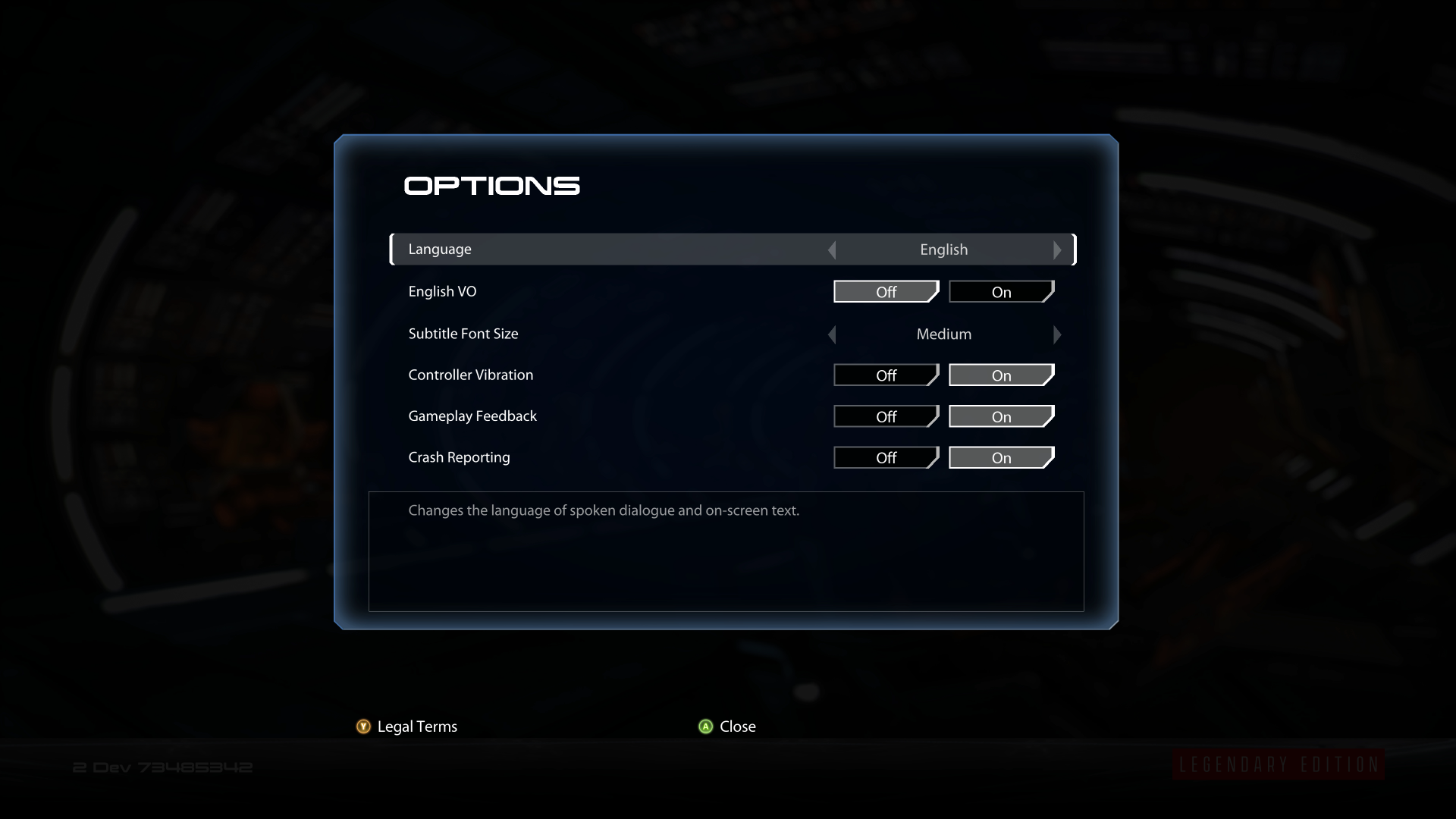The height and width of the screenshot is (819, 1456).
Task: Click the A button icon near Close
Action: (x=707, y=726)
